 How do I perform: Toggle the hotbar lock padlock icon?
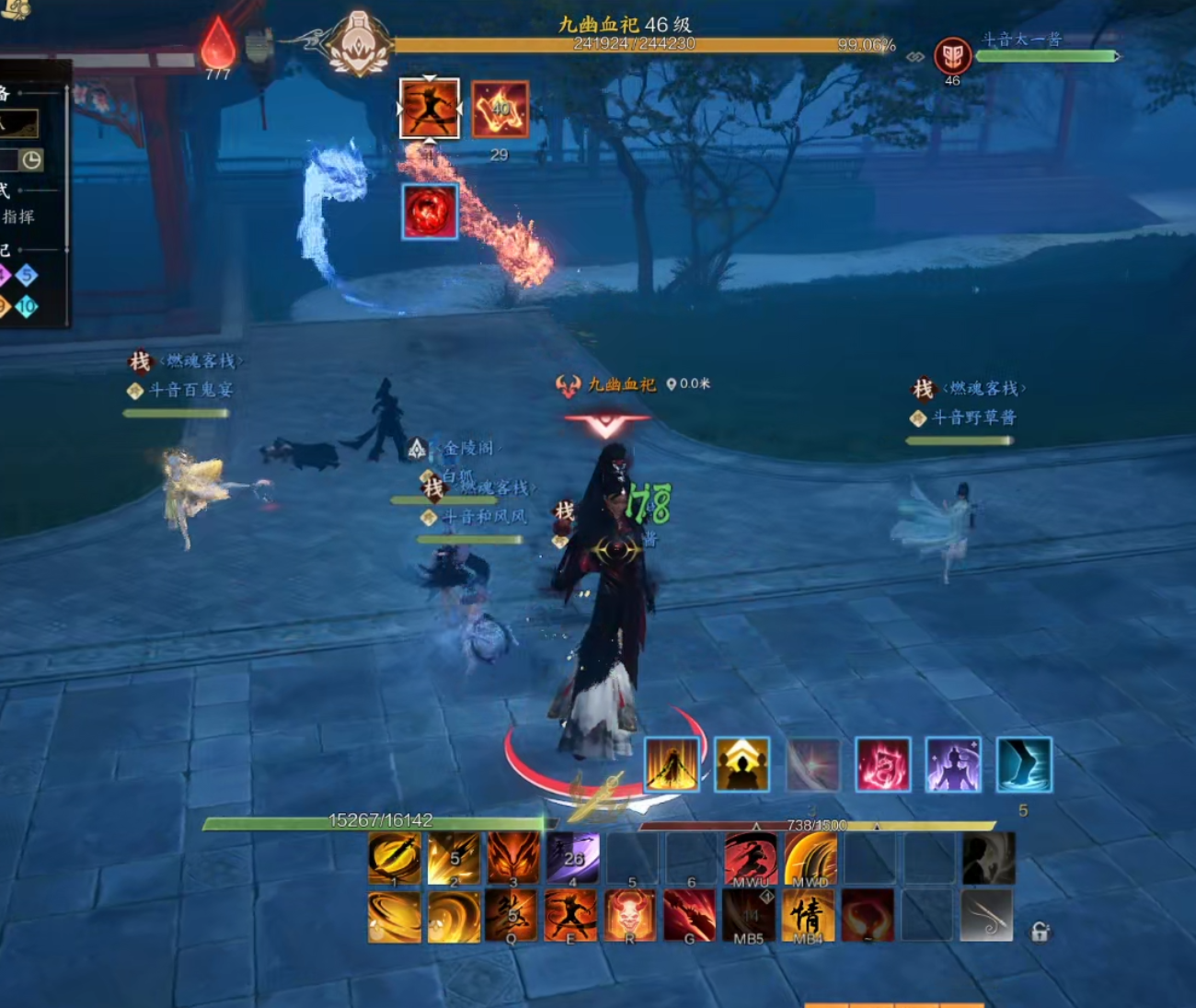click(1040, 932)
